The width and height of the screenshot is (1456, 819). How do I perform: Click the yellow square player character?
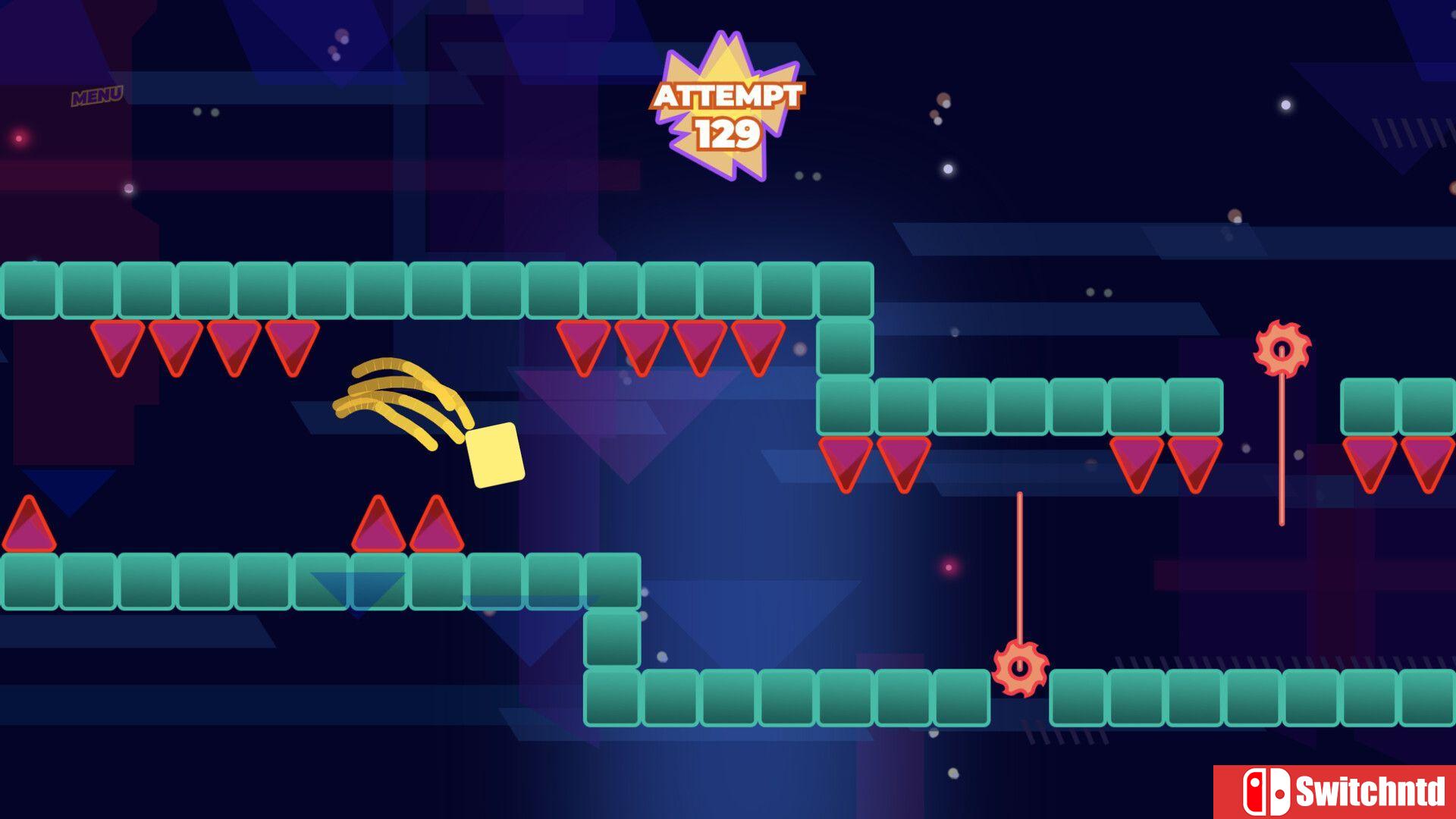(x=494, y=456)
